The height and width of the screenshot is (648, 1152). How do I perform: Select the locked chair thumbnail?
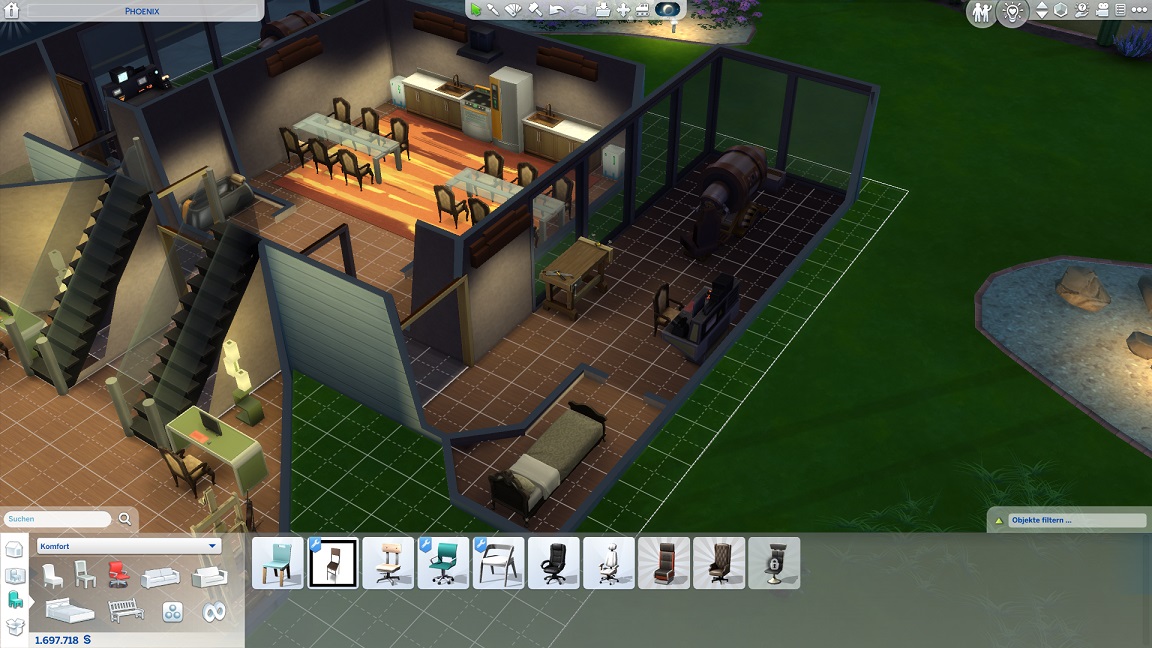click(x=774, y=563)
